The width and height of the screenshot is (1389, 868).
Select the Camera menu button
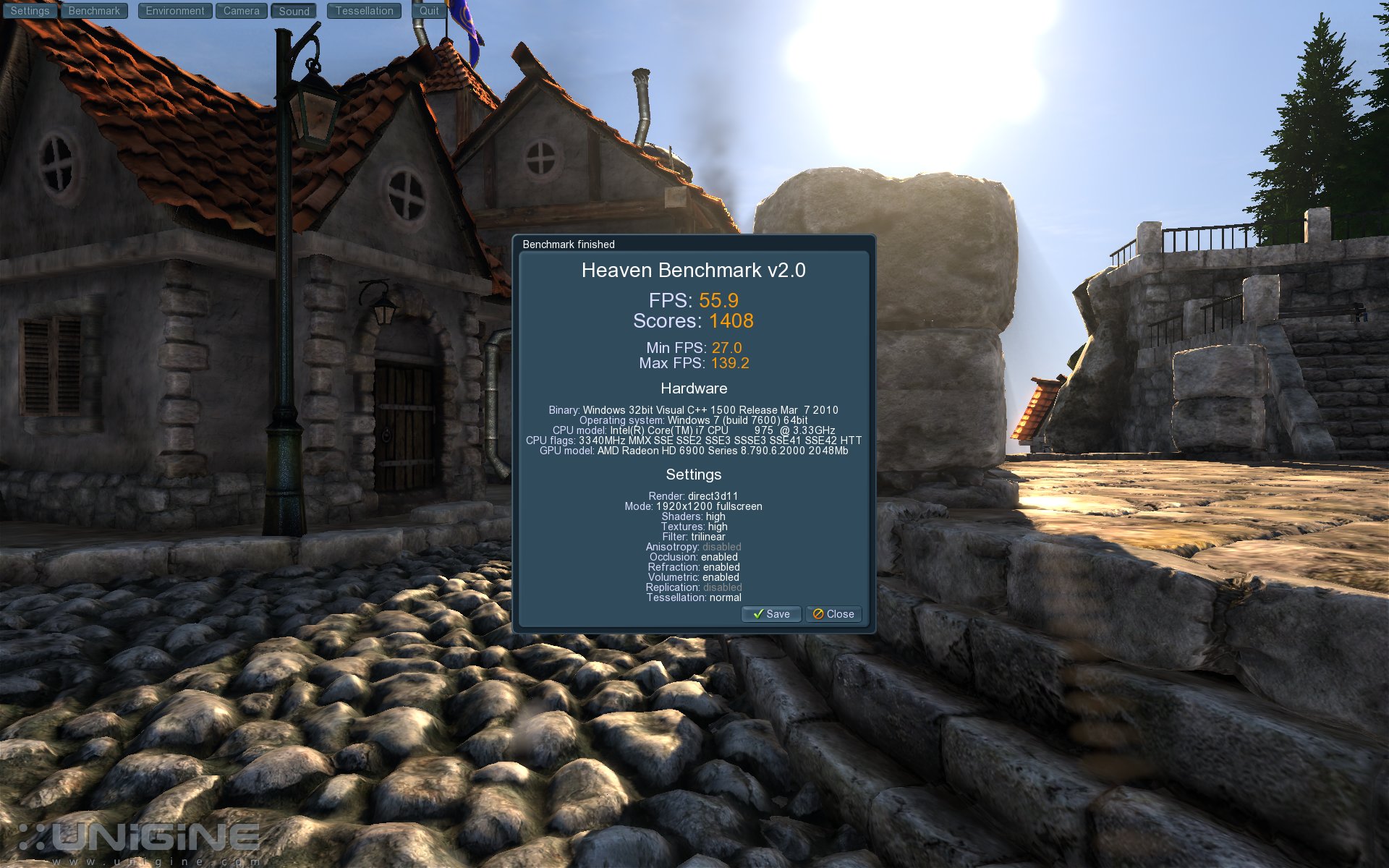[241, 11]
